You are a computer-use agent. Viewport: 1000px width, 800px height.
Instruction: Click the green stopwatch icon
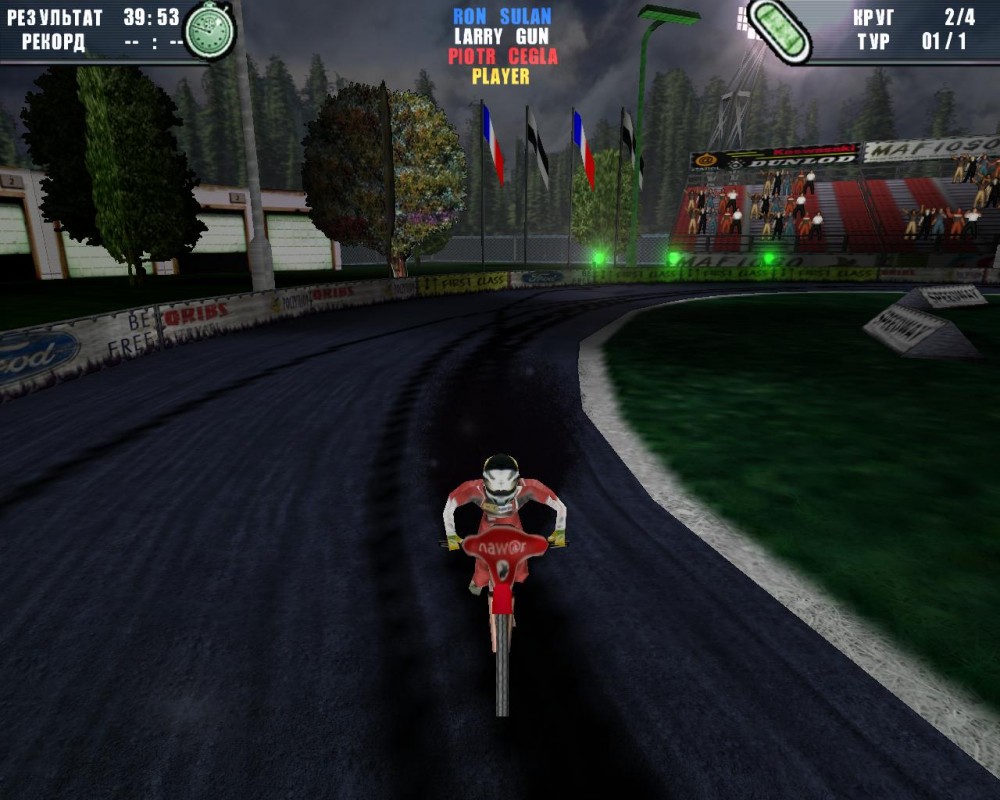point(209,29)
